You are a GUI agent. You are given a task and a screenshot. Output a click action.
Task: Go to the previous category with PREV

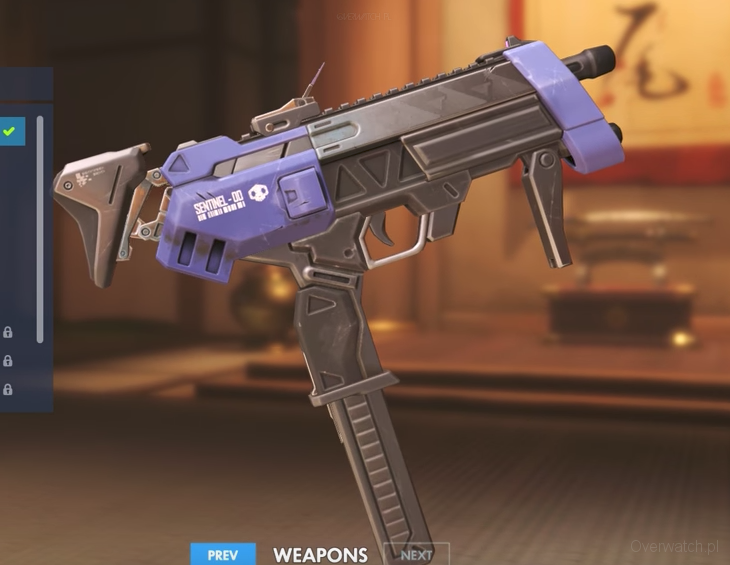tap(223, 554)
